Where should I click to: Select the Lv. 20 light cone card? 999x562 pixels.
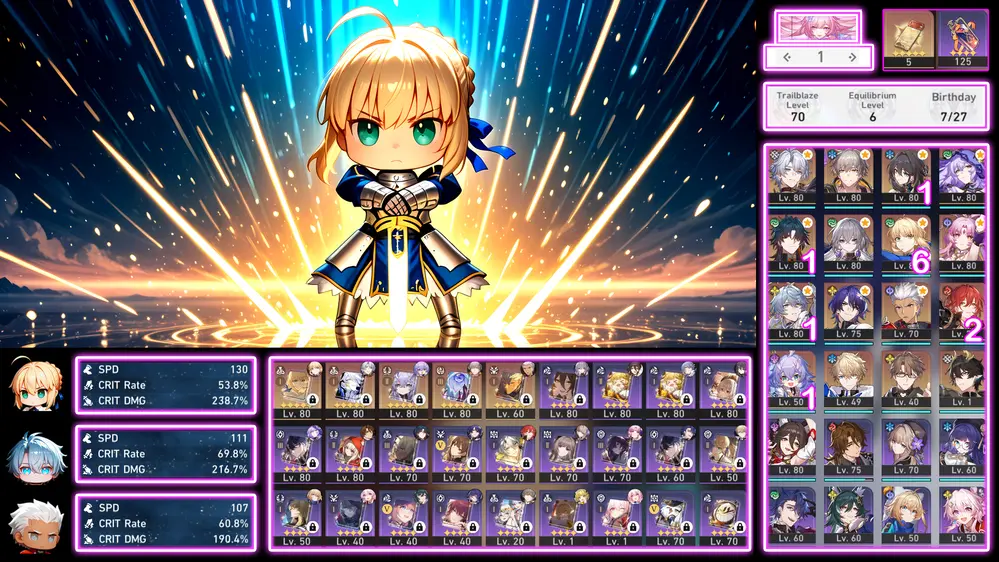[x=510, y=516]
